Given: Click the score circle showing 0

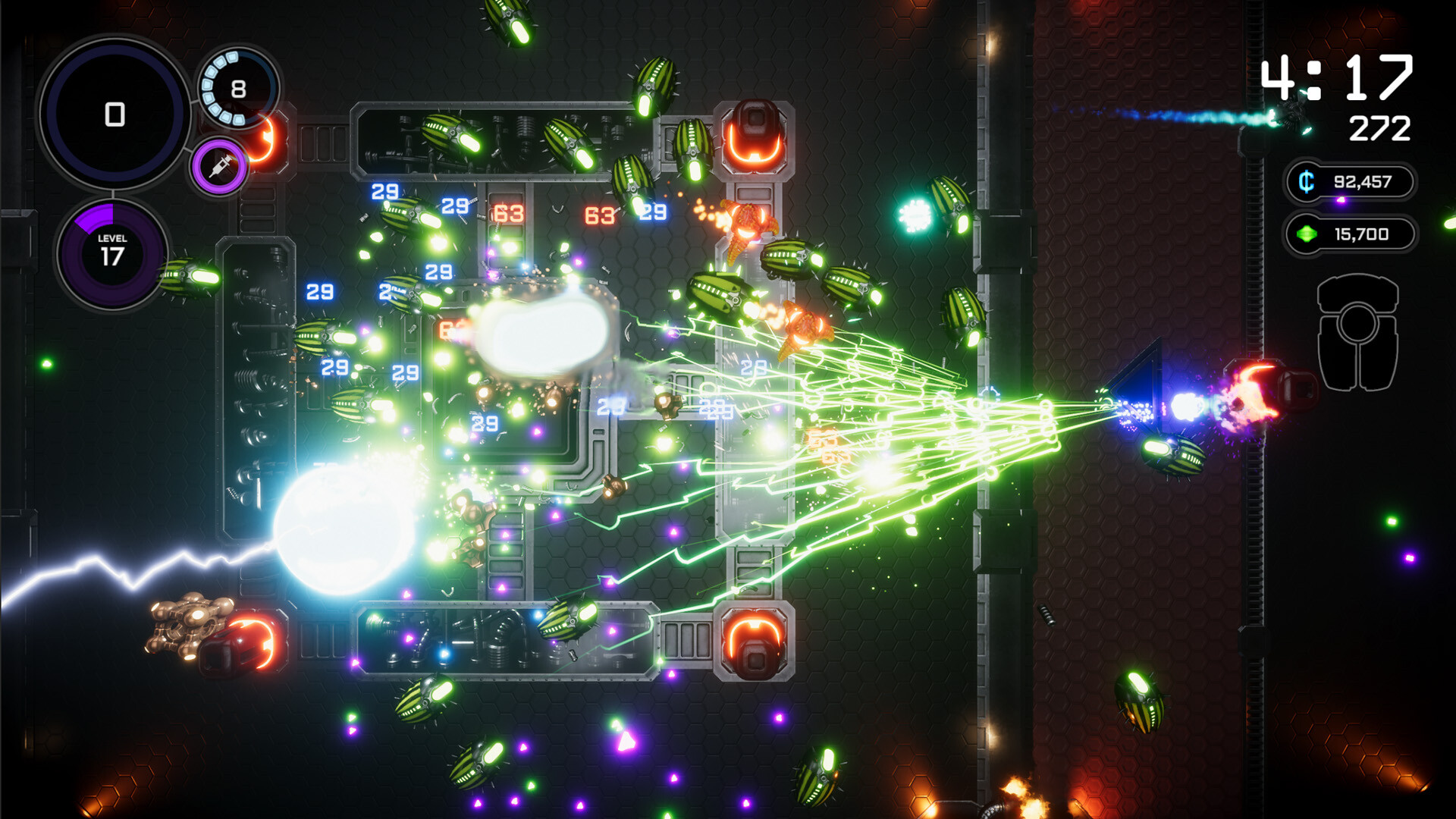Looking at the screenshot, I should pos(114,114).
